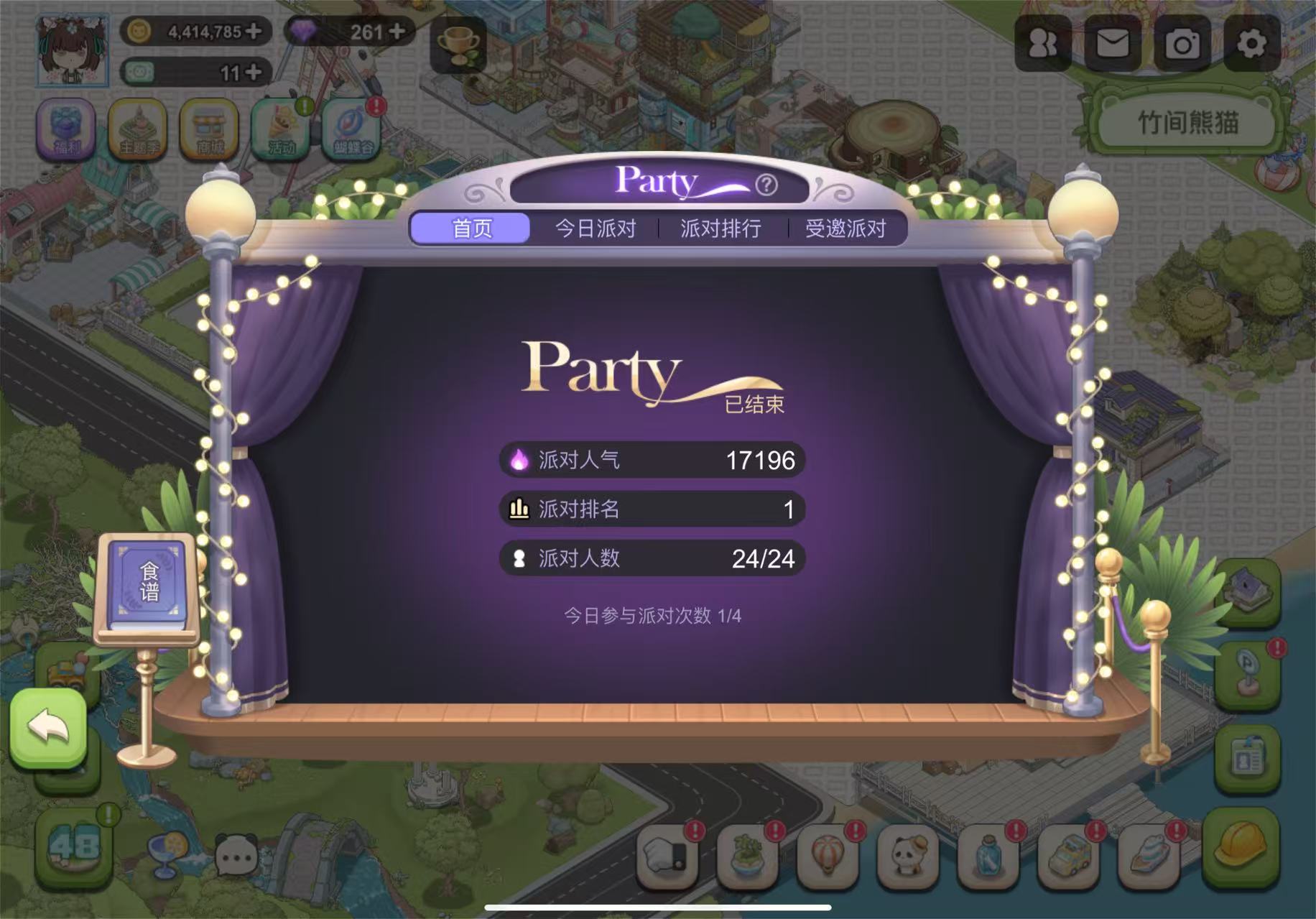1316x919 pixels.
Task: Open the friends list icon
Action: click(x=1042, y=44)
